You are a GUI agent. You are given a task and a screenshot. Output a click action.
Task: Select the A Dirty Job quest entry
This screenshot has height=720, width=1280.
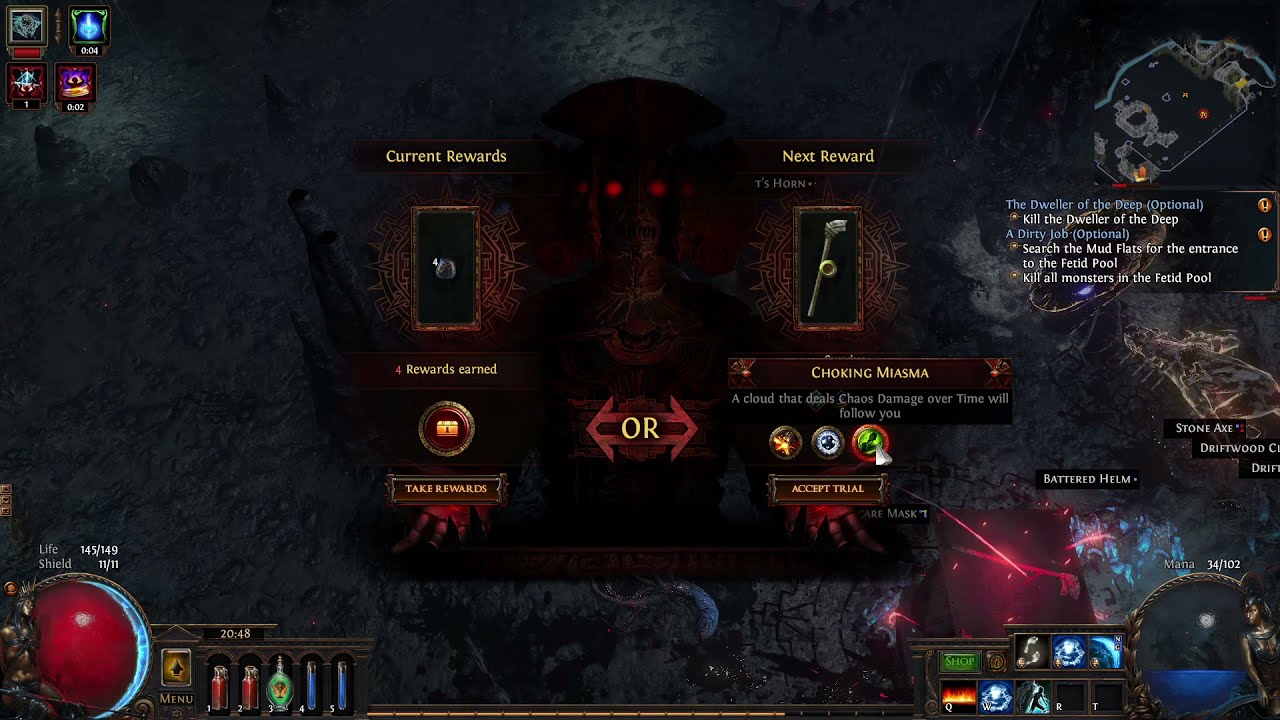pos(1067,234)
